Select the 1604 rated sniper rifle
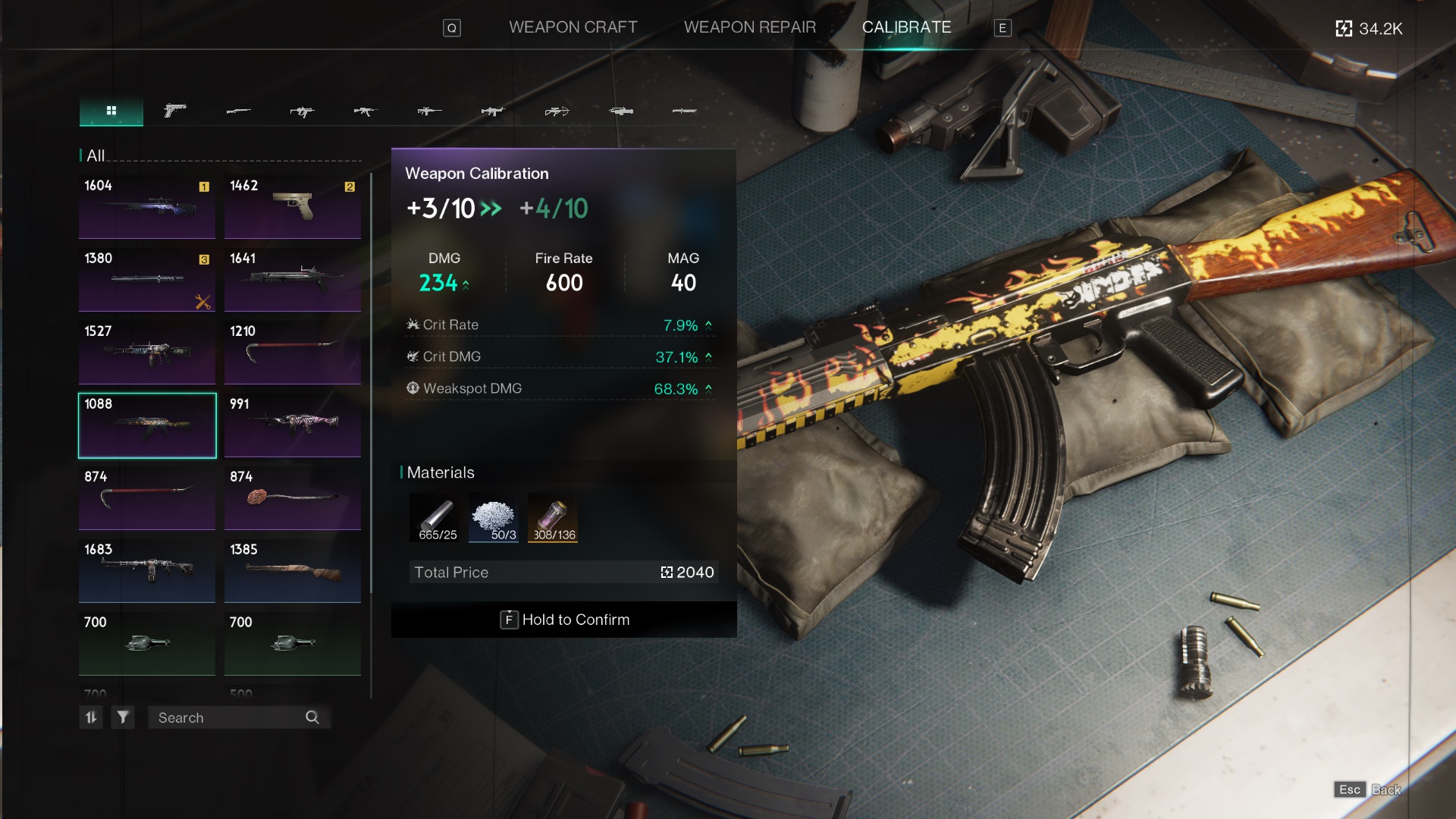The image size is (1456, 819). 147,207
